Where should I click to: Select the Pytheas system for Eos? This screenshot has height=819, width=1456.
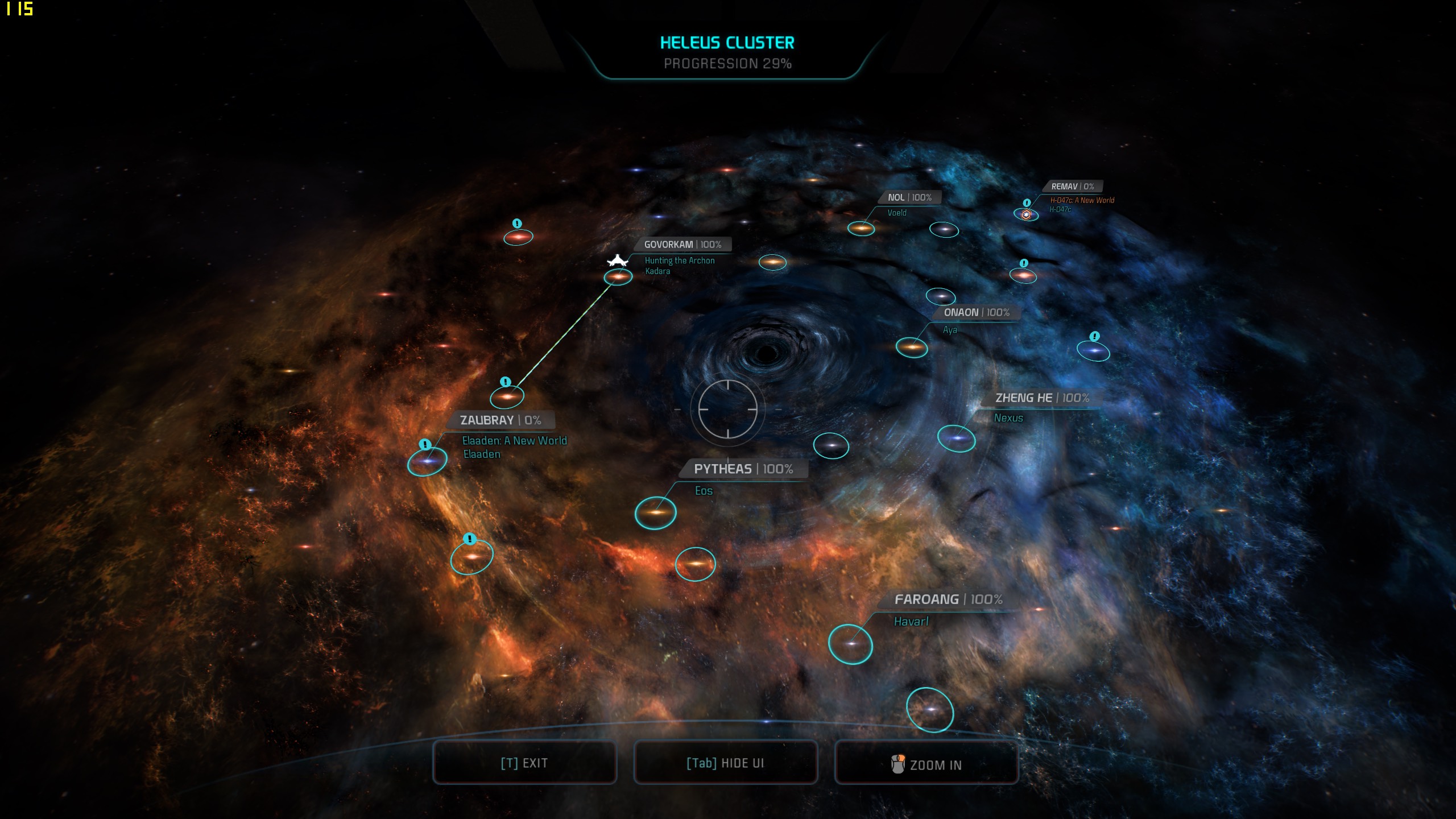[x=655, y=512]
